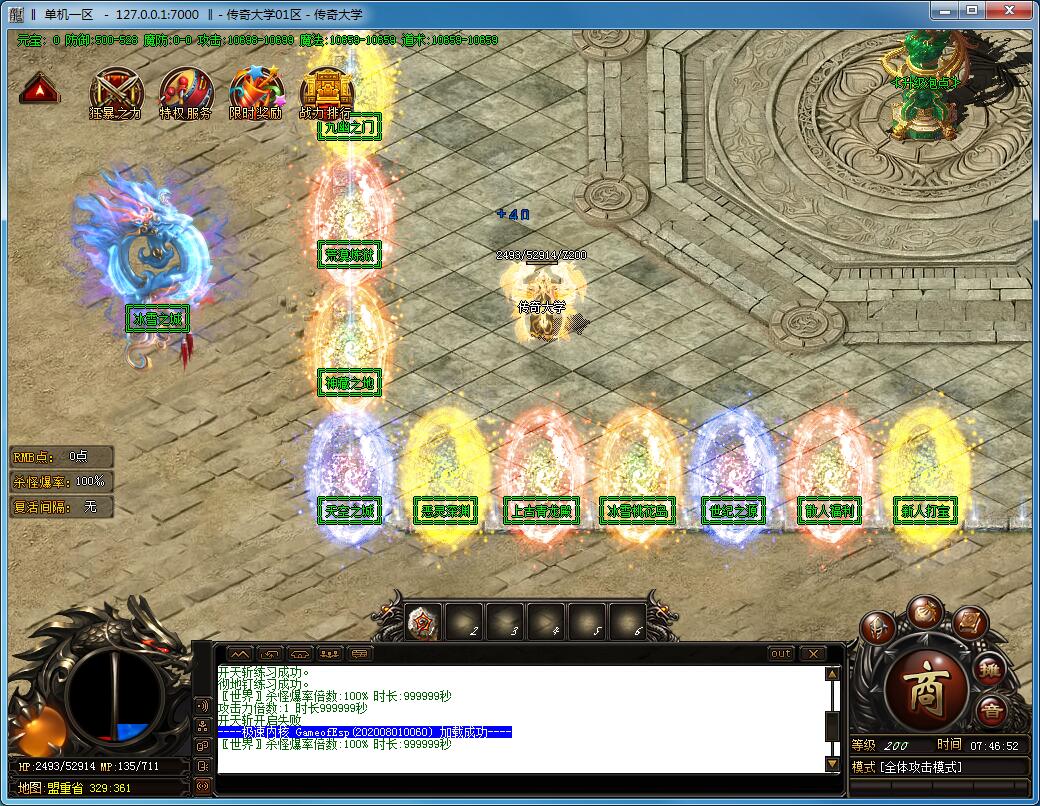Use the item in hotbar slot one
The image size is (1040, 806).
click(423, 623)
